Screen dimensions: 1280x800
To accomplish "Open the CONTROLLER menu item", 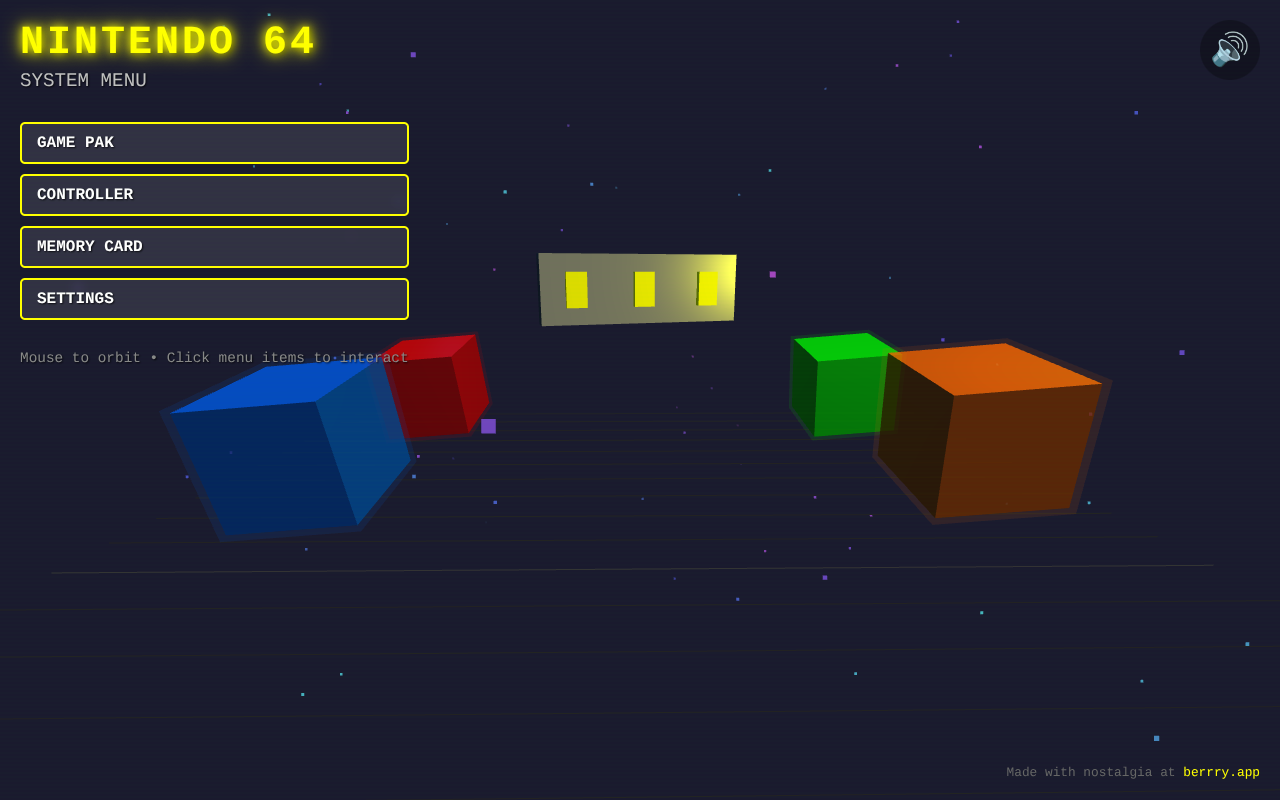I will [x=214, y=195].
